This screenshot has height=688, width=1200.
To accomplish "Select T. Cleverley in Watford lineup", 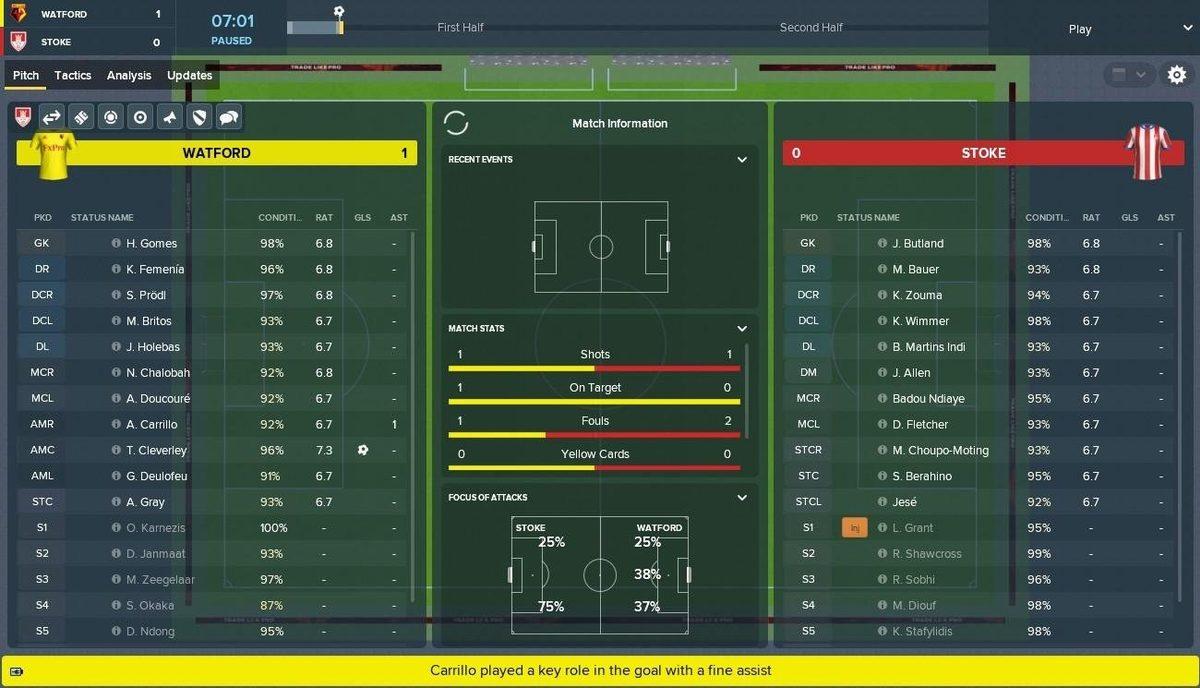I will 157,450.
